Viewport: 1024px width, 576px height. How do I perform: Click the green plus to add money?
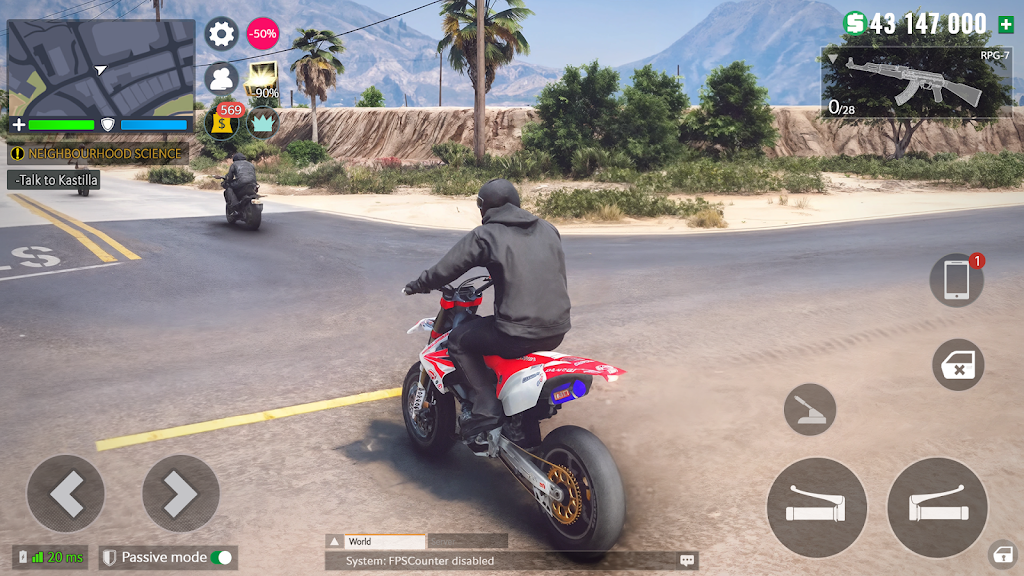click(x=1005, y=24)
